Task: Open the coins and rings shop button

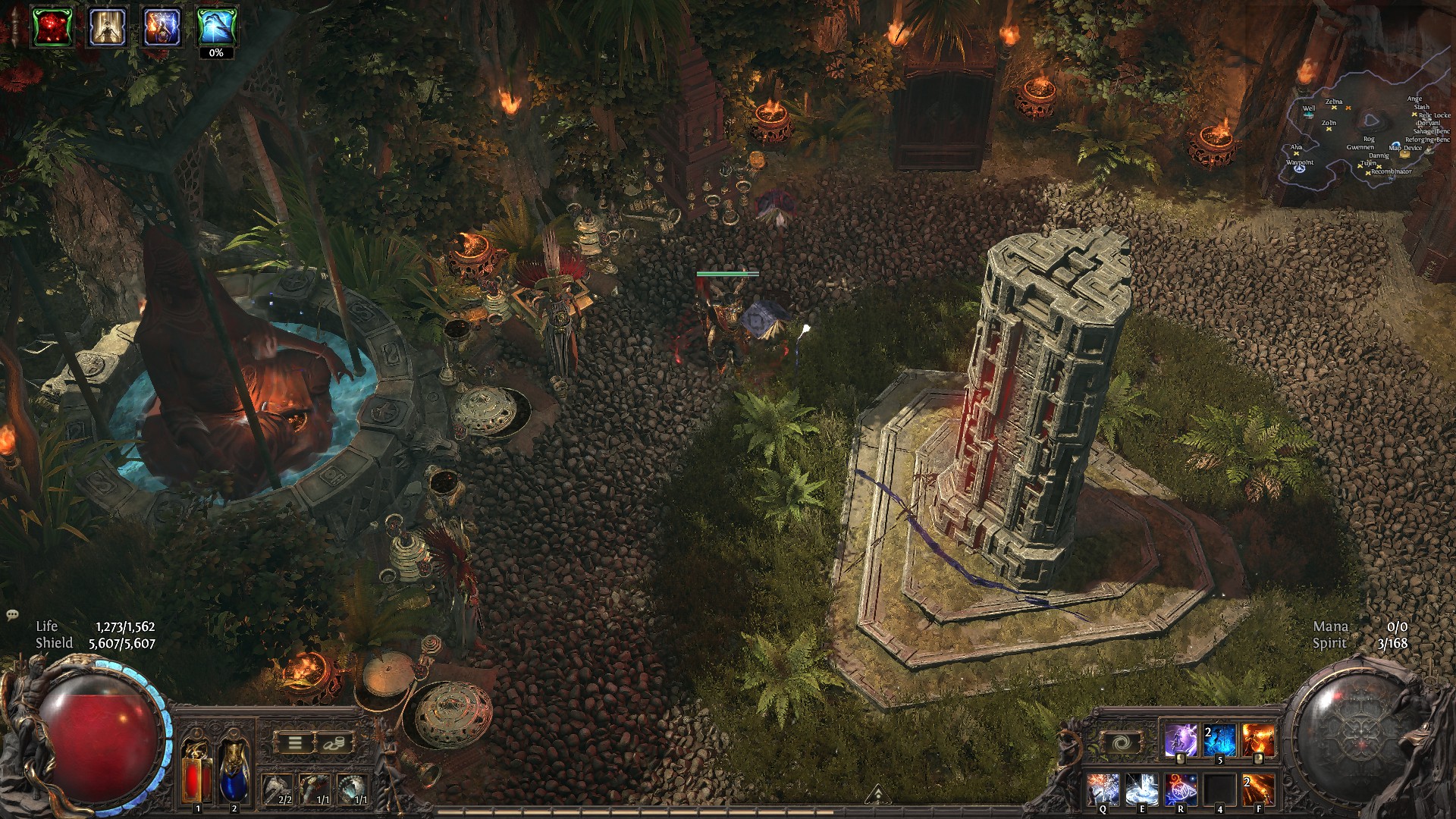Action: click(333, 743)
